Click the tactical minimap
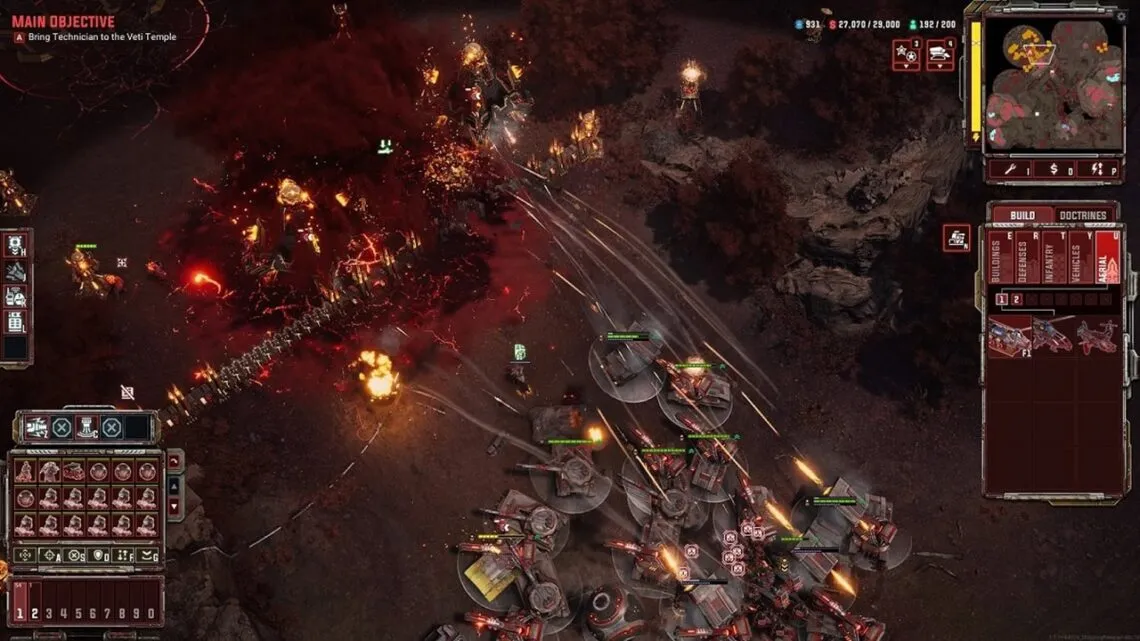Image resolution: width=1140 pixels, height=641 pixels. coord(1053,85)
